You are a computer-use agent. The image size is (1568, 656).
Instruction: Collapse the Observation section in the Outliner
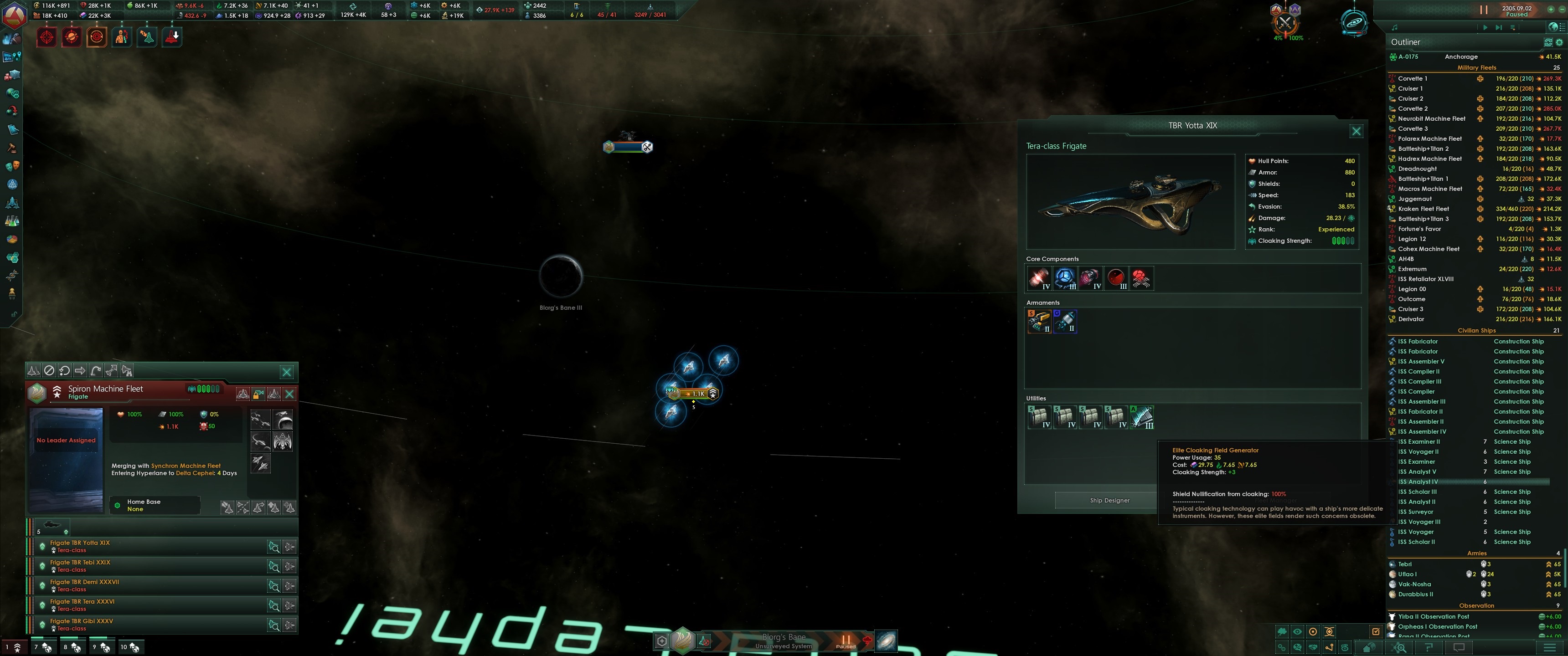point(1477,605)
